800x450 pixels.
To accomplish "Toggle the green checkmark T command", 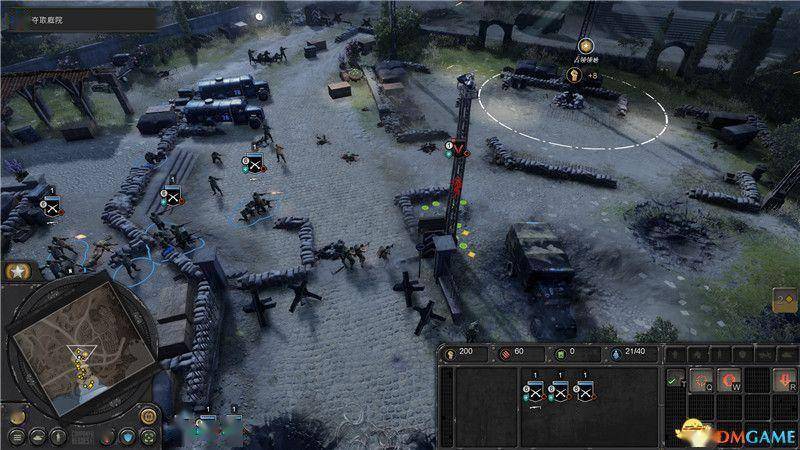I will tap(674, 378).
